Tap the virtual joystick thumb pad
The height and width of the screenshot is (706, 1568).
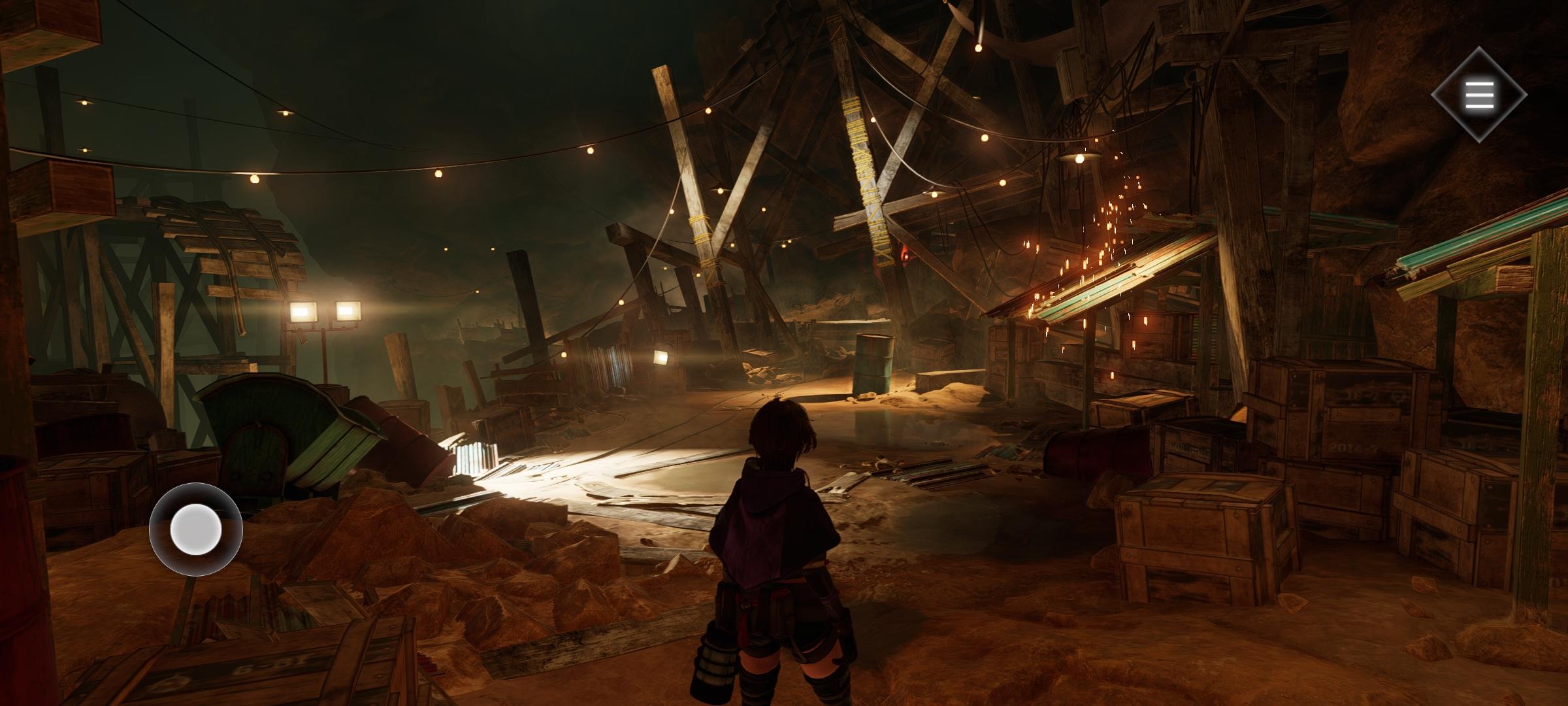[x=196, y=529]
